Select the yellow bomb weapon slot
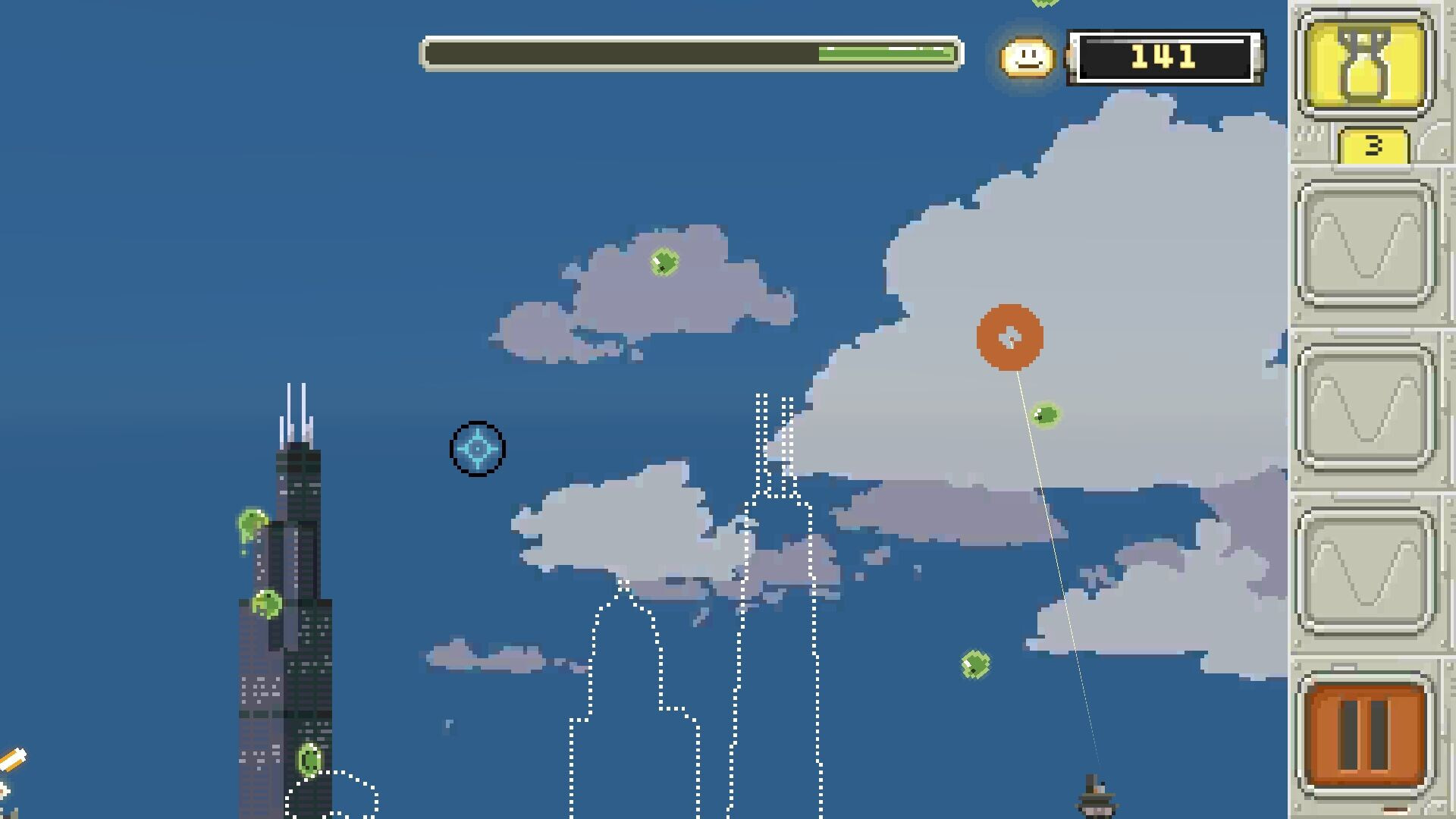This screenshot has width=1456, height=819. [1365, 64]
